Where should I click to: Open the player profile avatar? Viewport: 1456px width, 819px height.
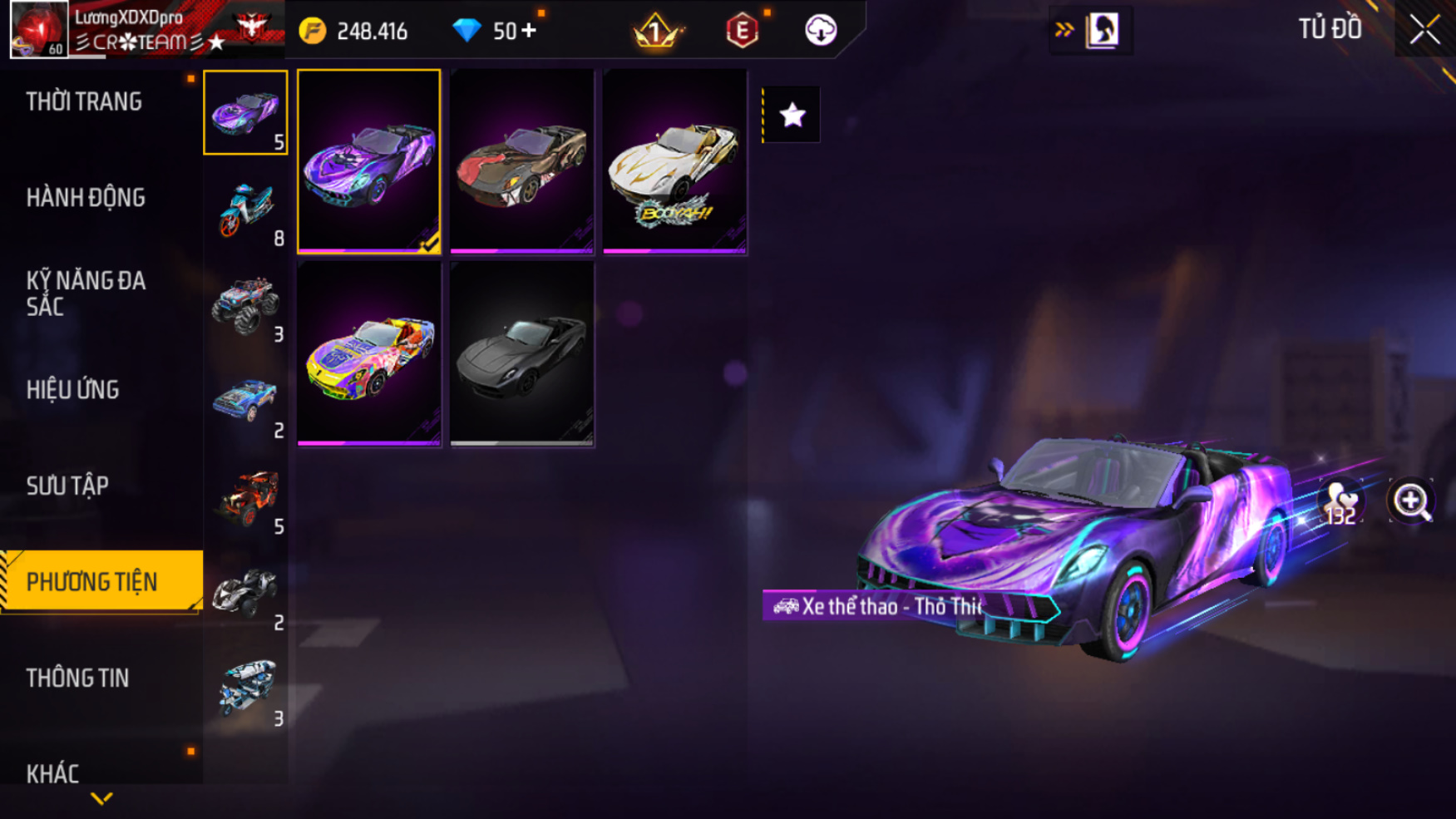(39, 29)
